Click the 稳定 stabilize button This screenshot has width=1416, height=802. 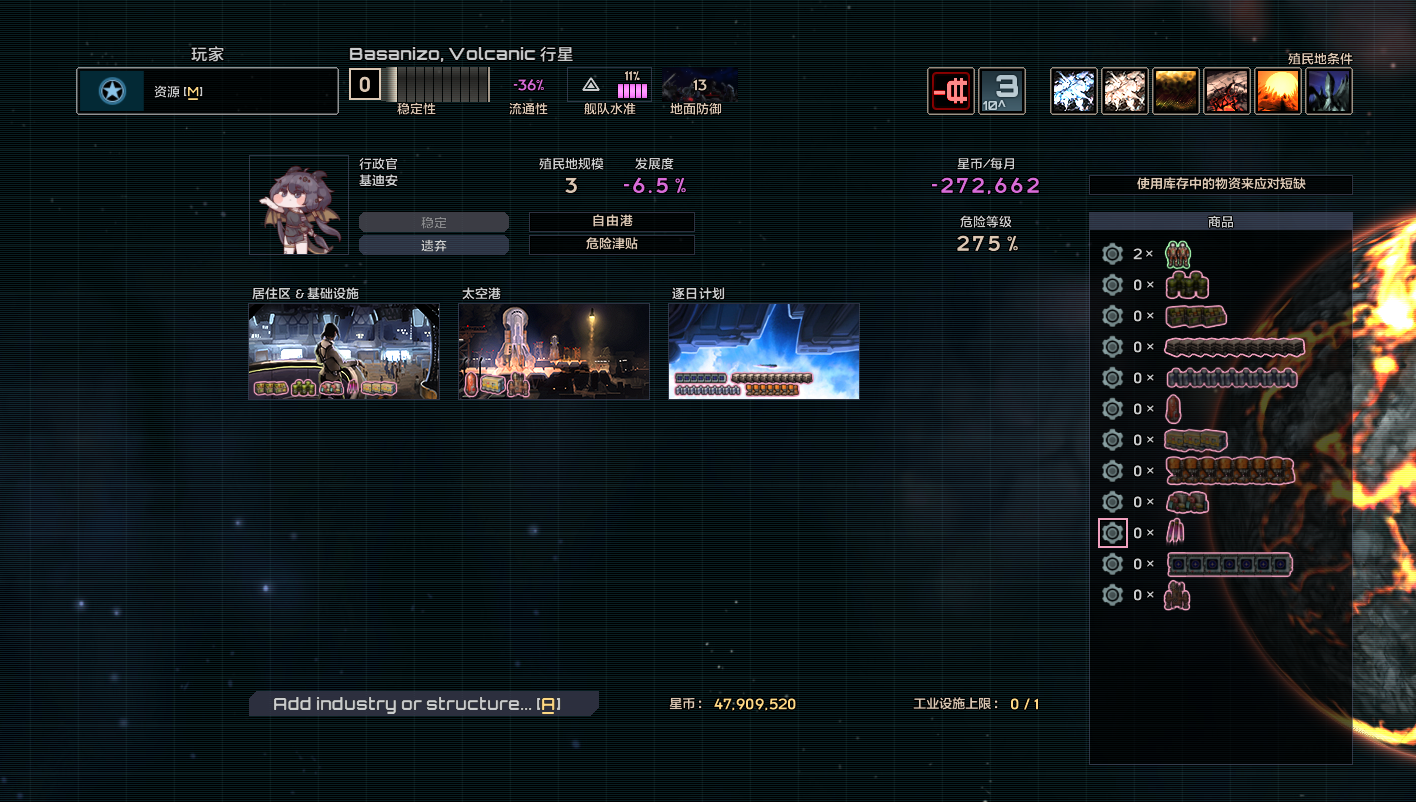pos(433,223)
